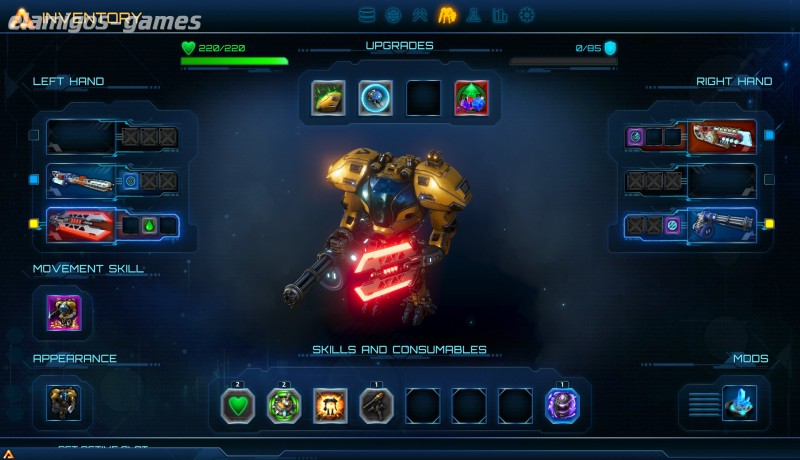
Task: Open the bar chart statistics tab
Action: [x=500, y=15]
